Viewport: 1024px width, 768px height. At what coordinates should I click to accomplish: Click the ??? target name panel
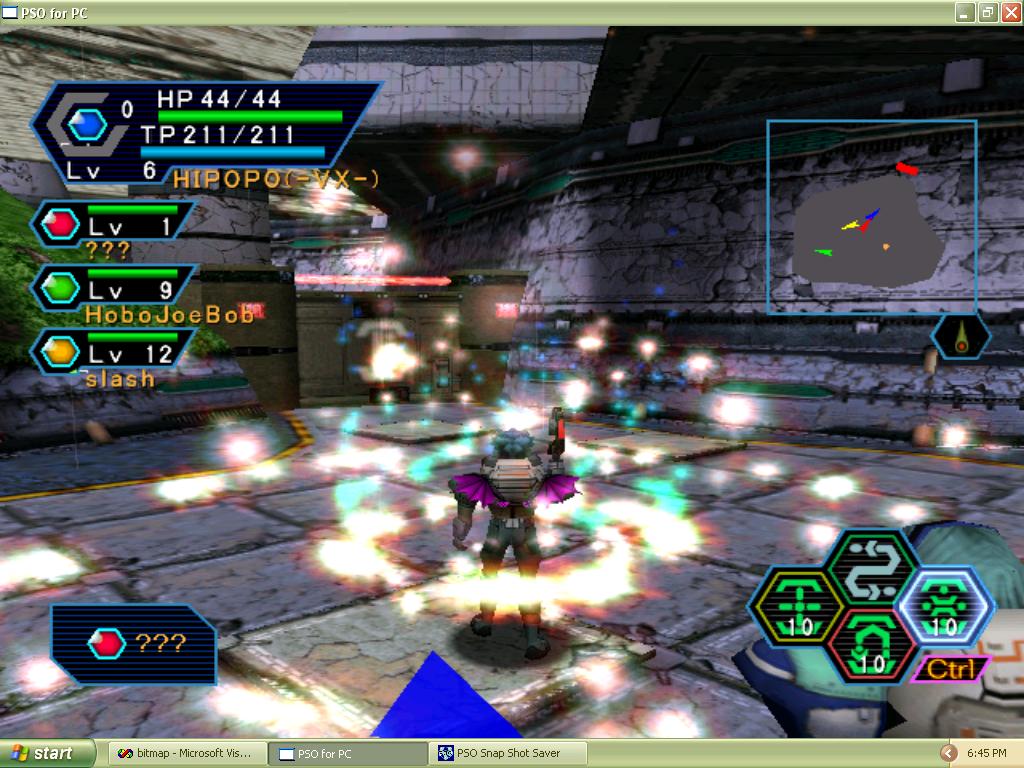[134, 644]
